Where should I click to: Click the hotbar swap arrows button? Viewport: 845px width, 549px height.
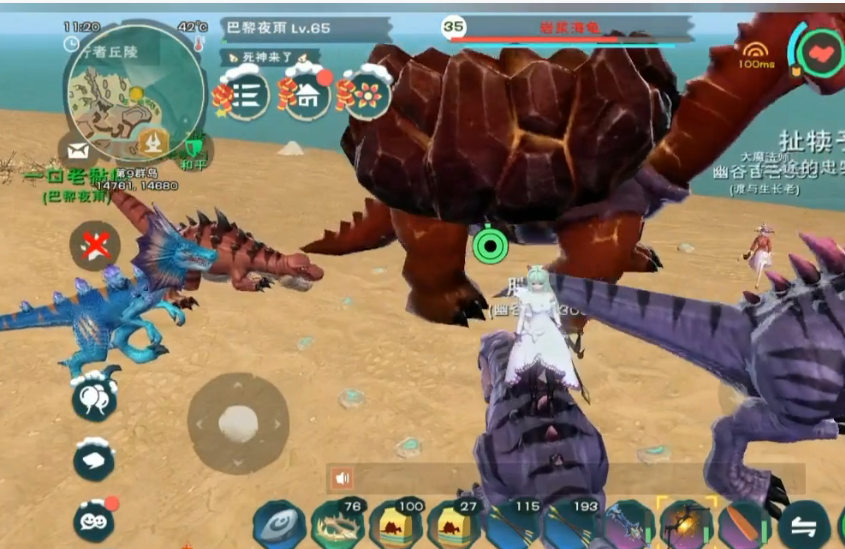pos(804,526)
